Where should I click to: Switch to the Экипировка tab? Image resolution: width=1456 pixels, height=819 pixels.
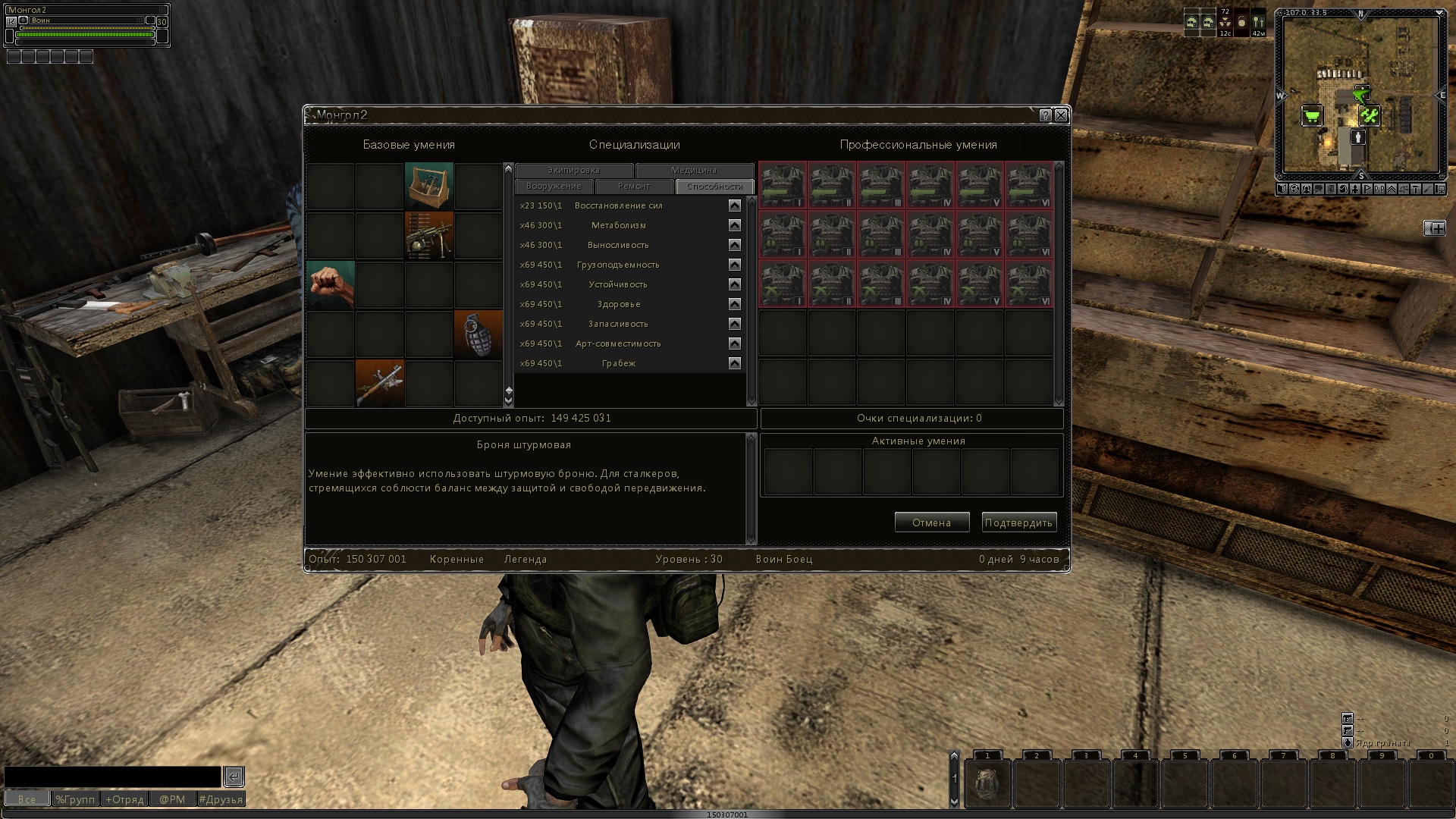click(573, 171)
